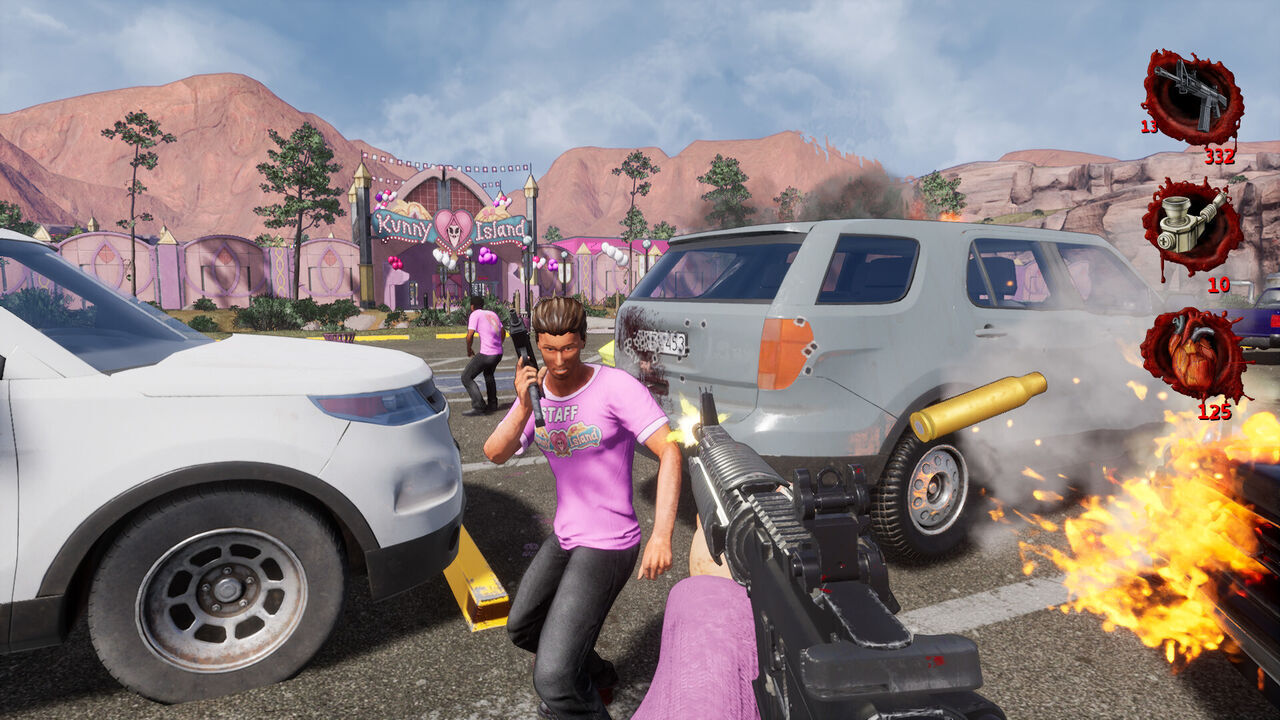This screenshot has width=1280, height=720.
Task: Select the assault rifle weapon icon
Action: click(x=1192, y=97)
